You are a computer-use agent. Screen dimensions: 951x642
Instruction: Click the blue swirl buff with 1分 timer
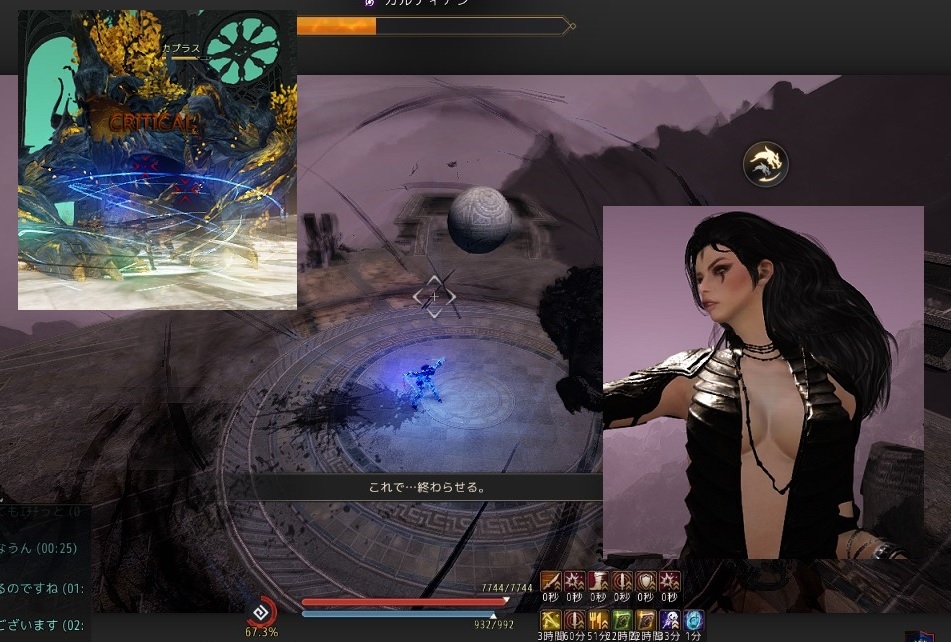coord(693,621)
